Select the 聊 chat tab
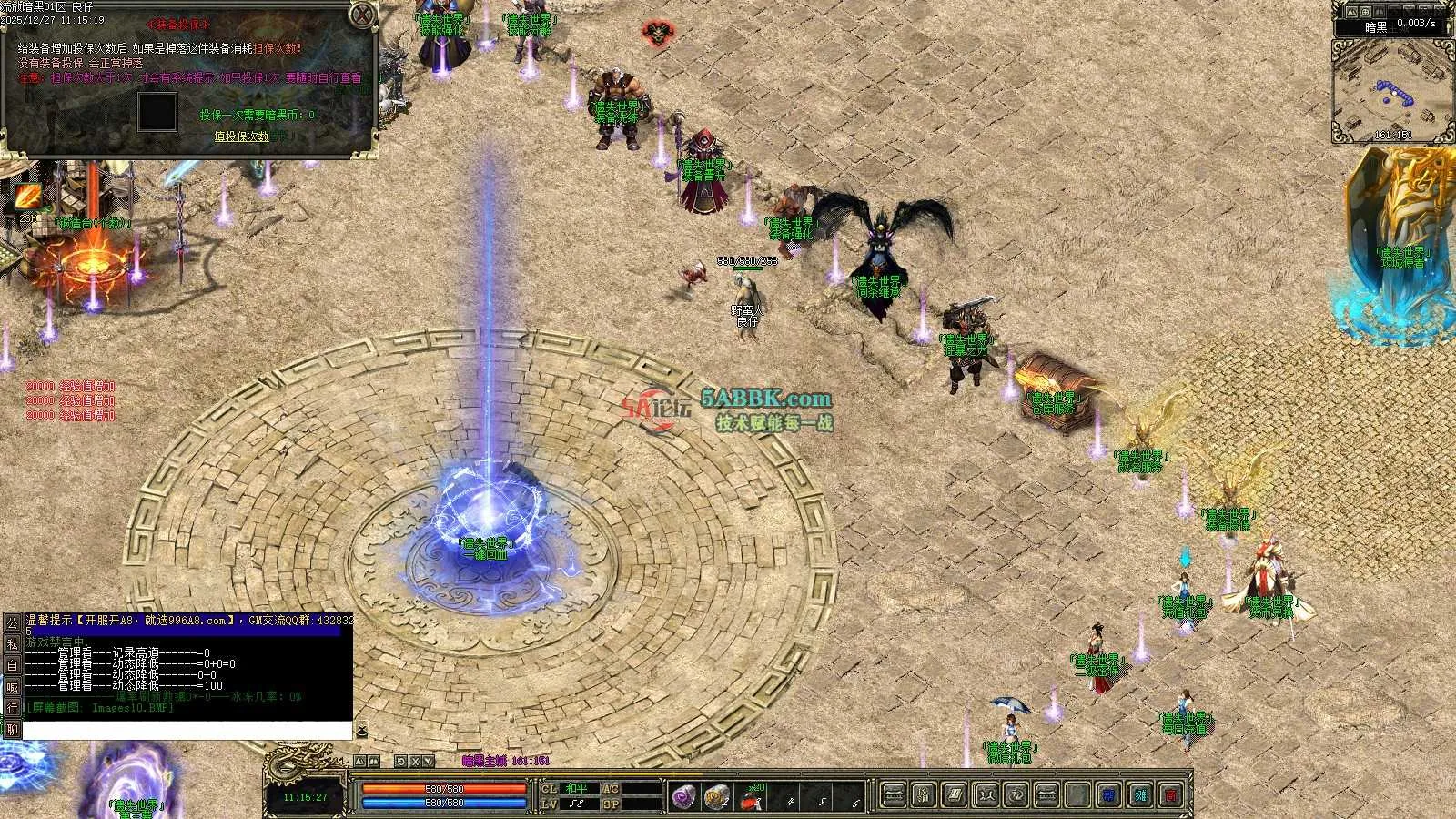Screen dimensions: 1456x819 click(12, 729)
